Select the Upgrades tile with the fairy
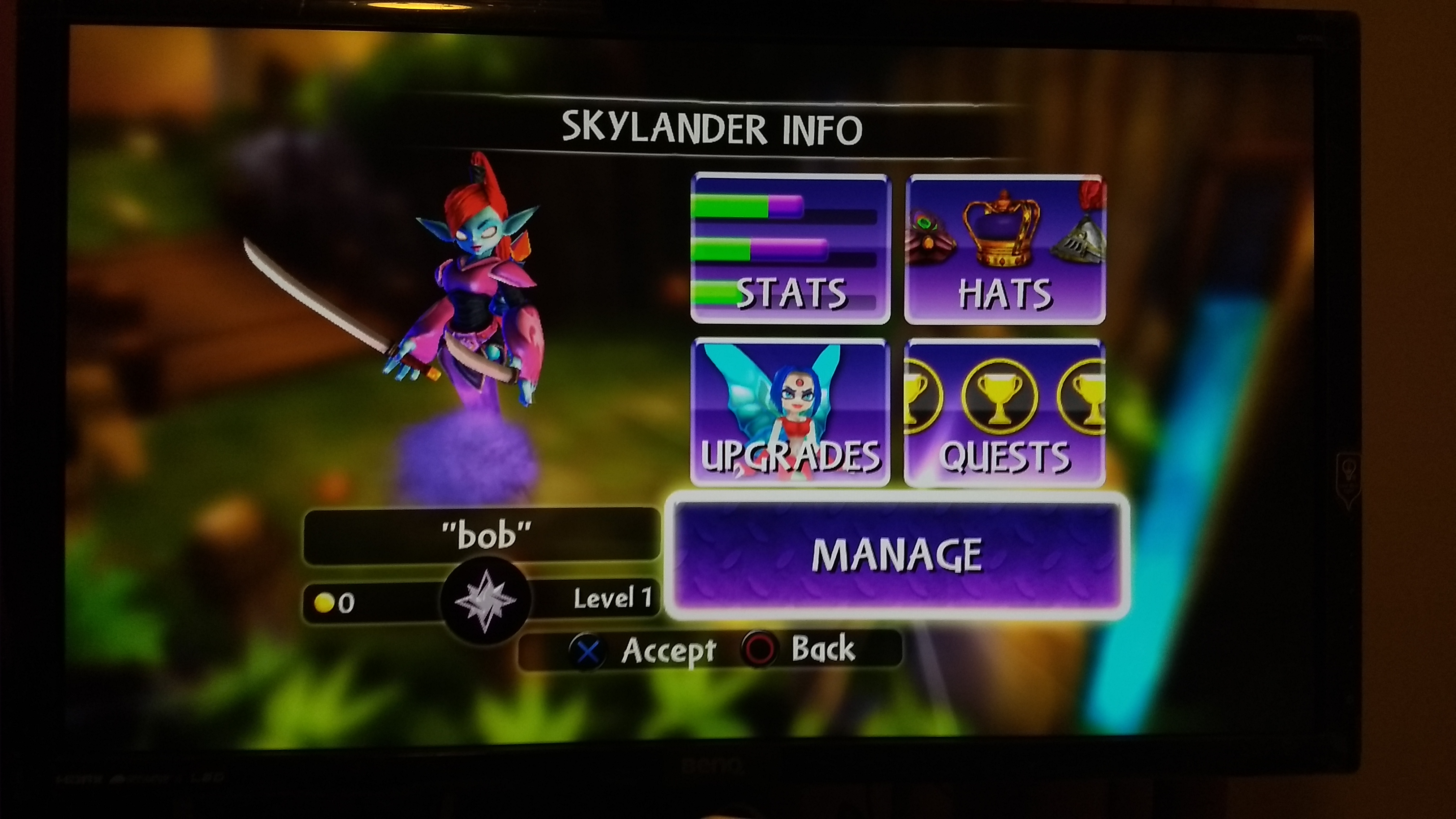1456x819 pixels. tap(790, 413)
